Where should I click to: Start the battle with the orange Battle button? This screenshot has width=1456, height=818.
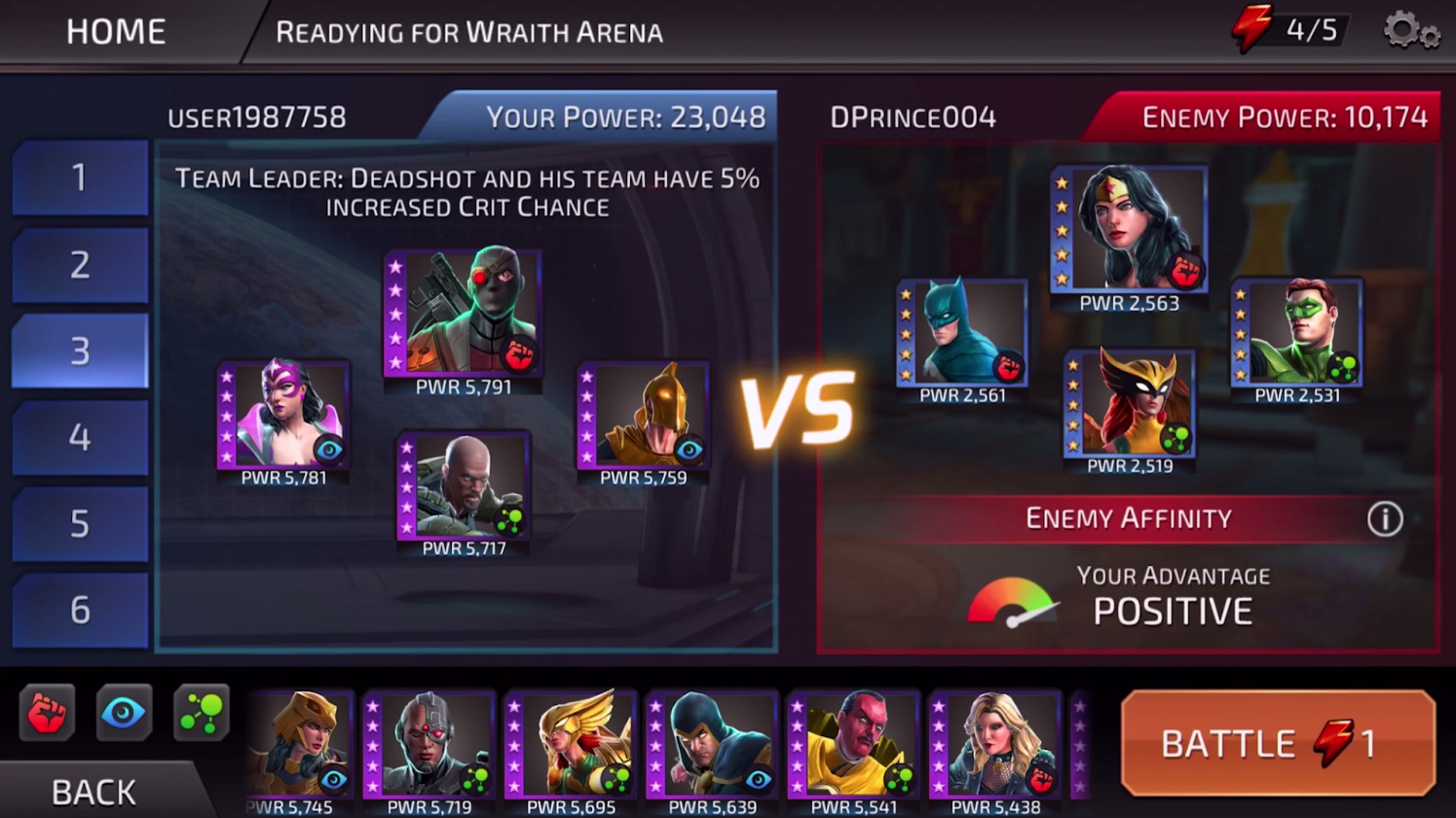click(x=1278, y=743)
